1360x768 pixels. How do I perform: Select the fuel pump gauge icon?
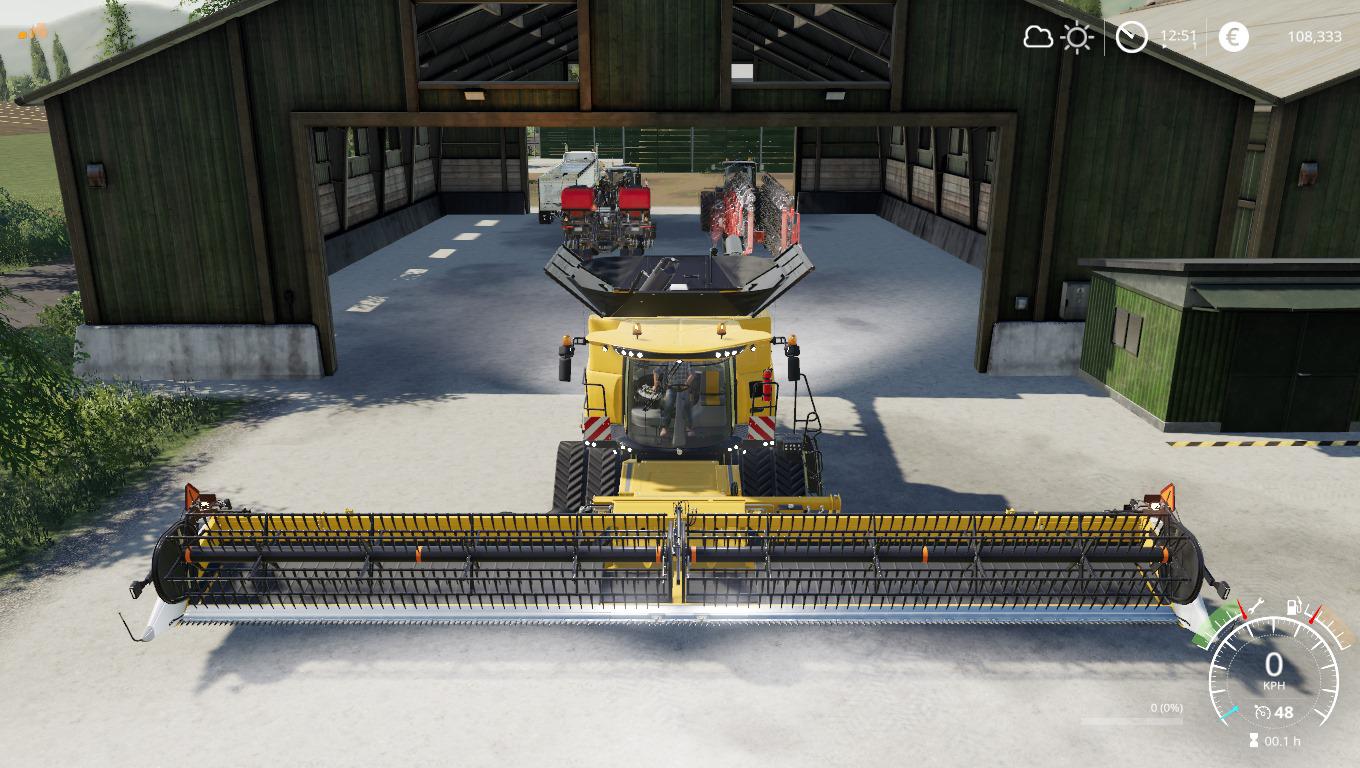[x=1295, y=605]
